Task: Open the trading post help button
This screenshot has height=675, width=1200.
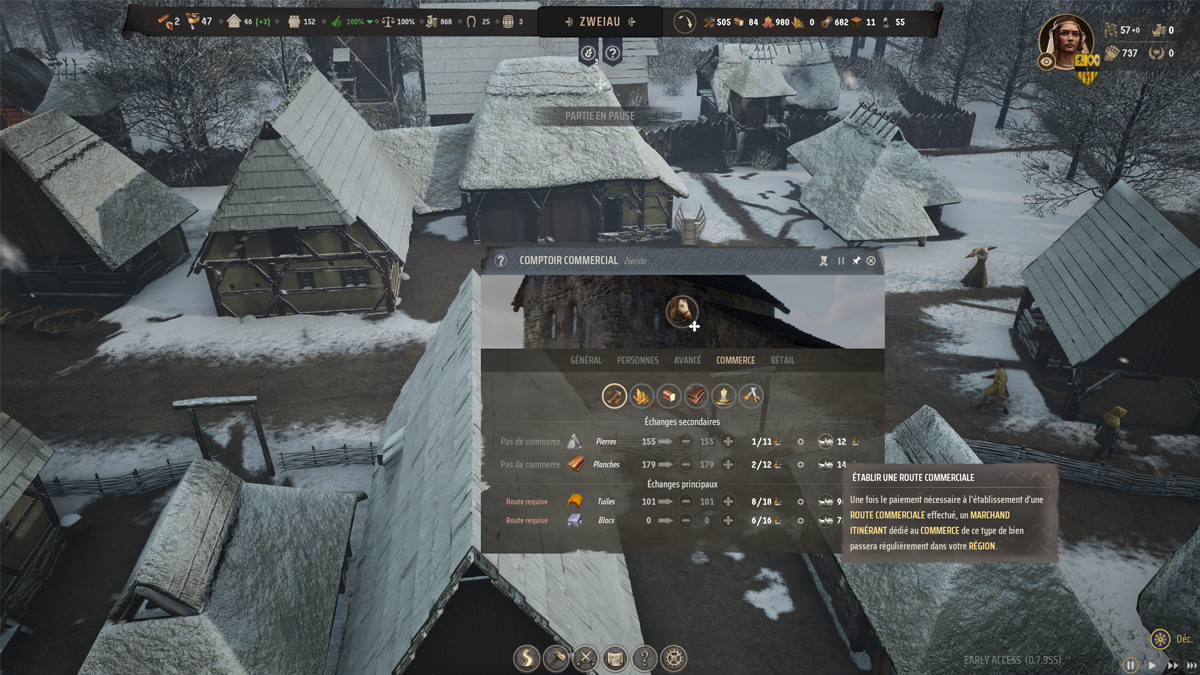Action: [x=501, y=261]
